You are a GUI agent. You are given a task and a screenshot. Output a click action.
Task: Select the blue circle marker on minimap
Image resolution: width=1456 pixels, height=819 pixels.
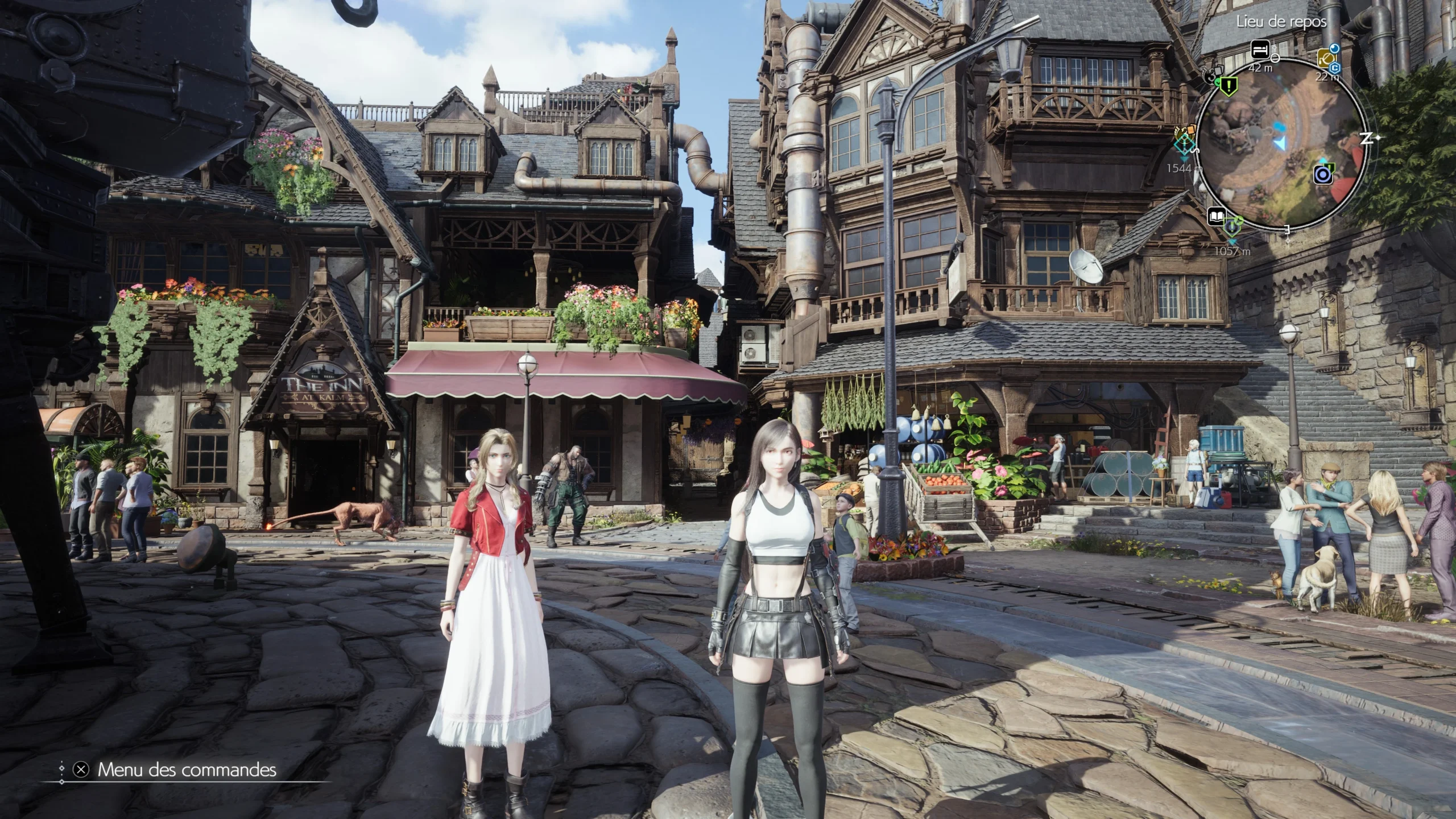pos(1323,173)
